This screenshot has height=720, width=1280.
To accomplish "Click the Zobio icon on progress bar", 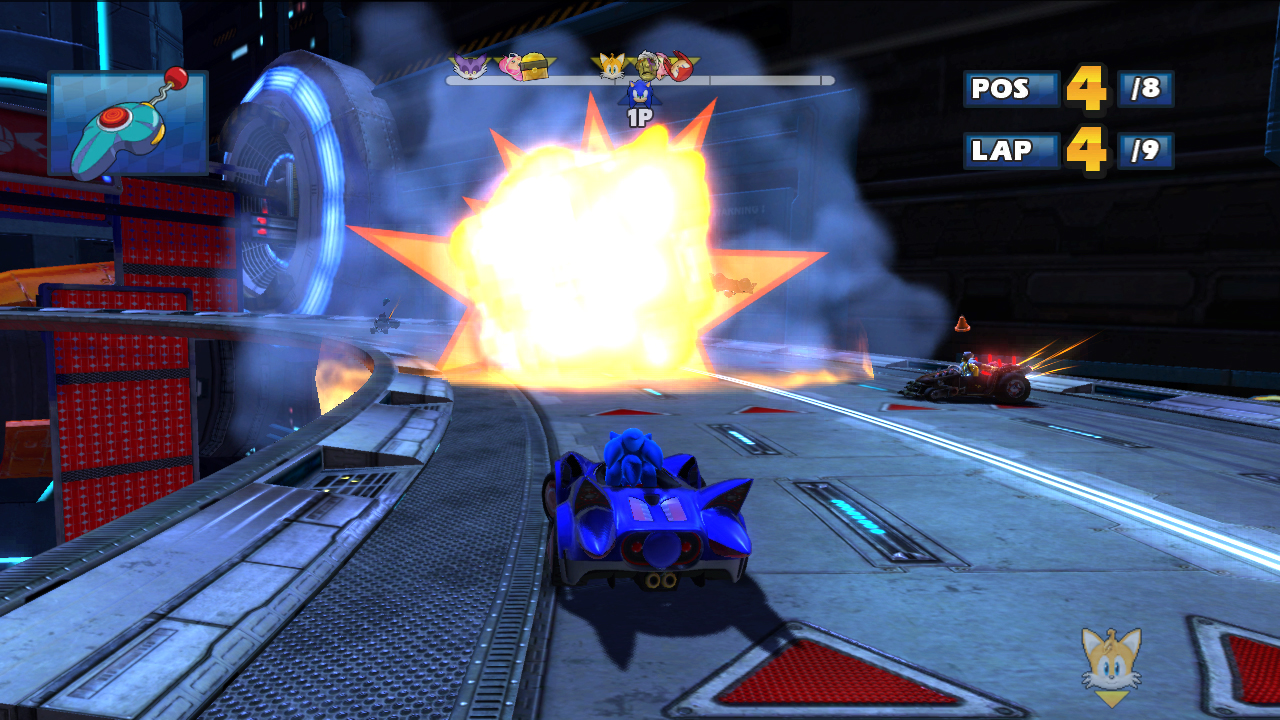I will pyautogui.click(x=646, y=67).
